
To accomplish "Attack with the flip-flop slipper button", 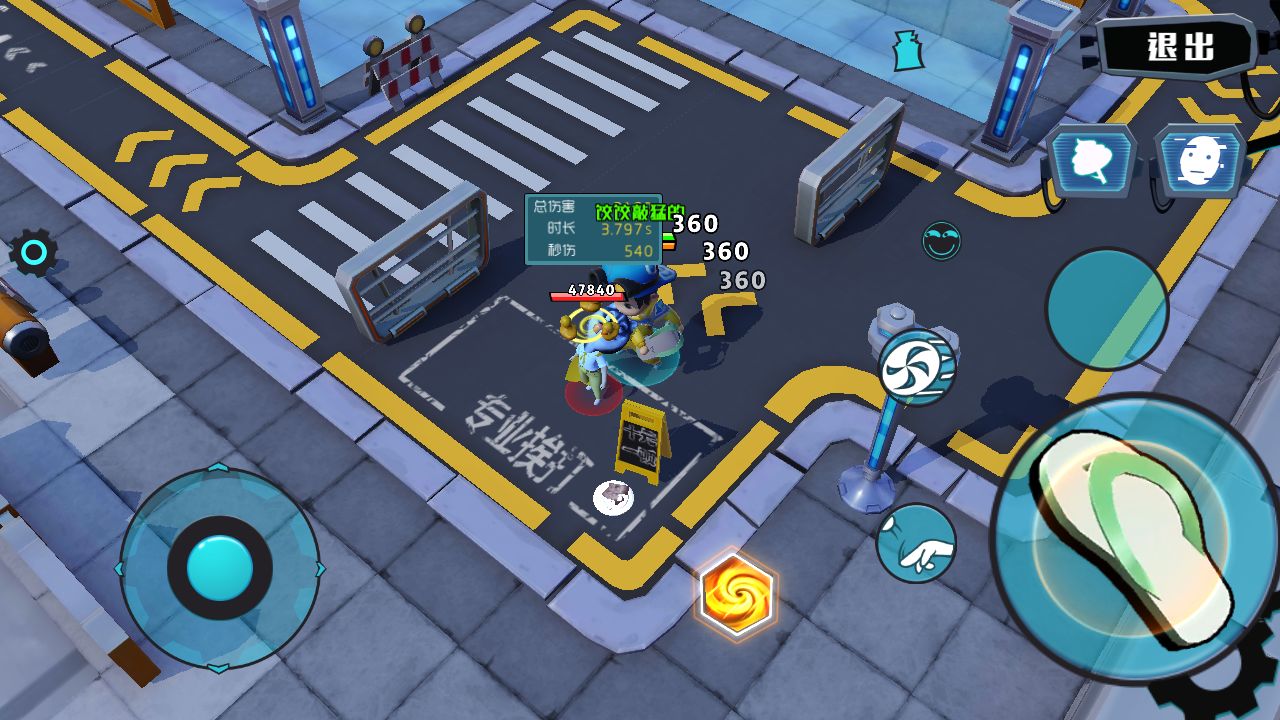I will coord(1135,540).
